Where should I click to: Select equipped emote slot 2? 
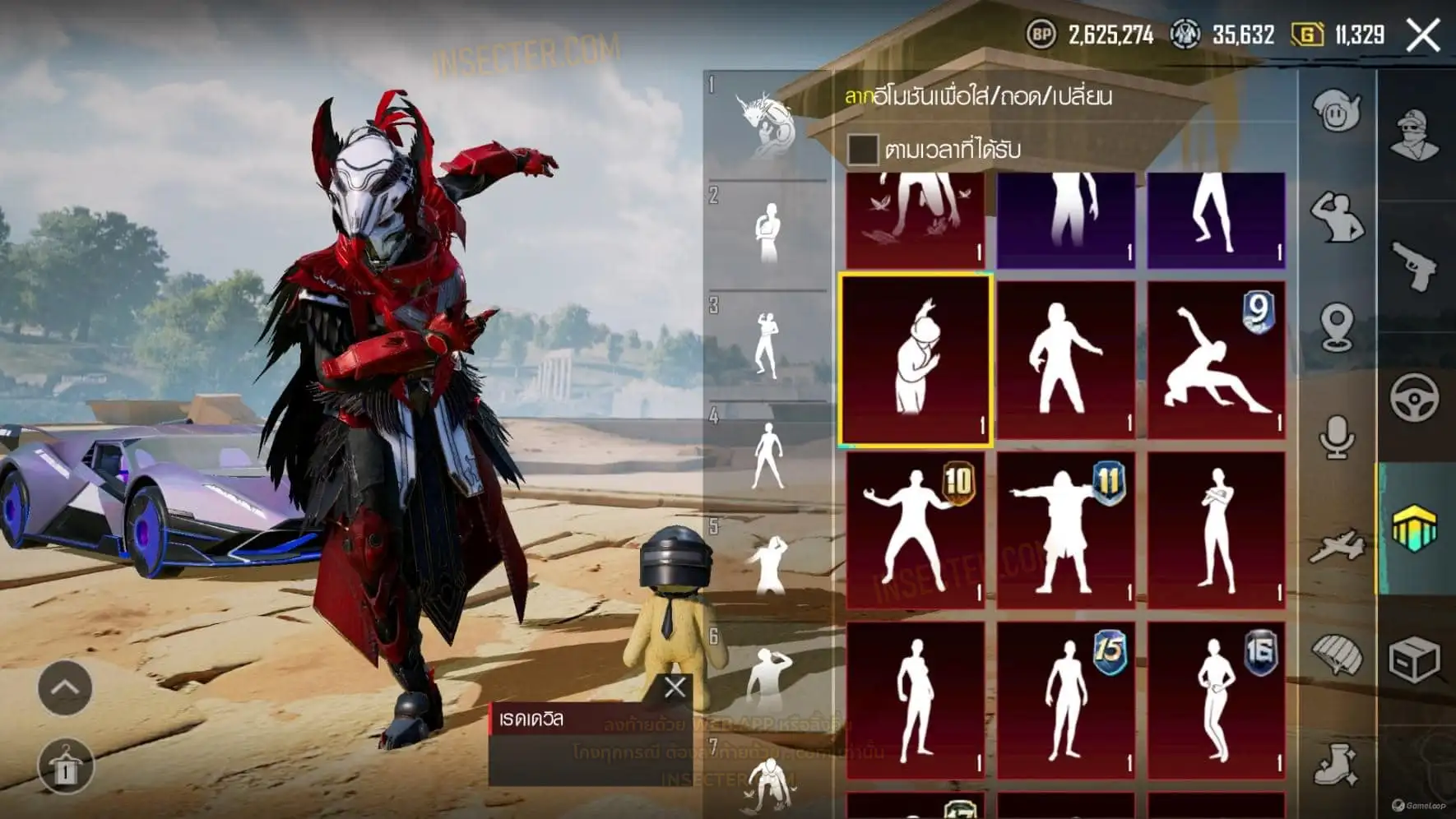767,234
